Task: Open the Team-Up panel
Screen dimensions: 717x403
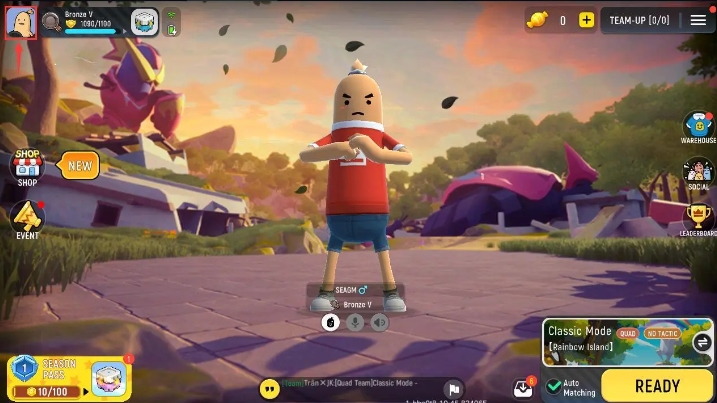Action: coord(639,20)
